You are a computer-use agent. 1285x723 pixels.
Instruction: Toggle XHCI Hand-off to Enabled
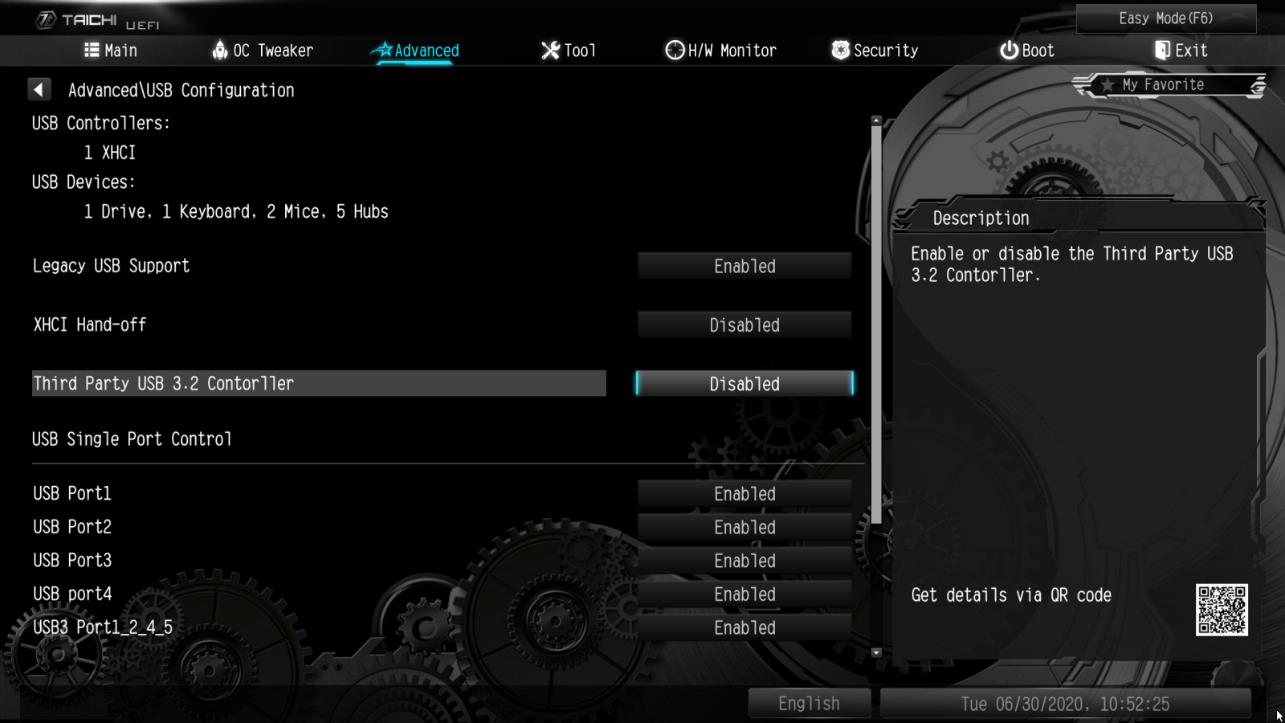click(x=744, y=324)
